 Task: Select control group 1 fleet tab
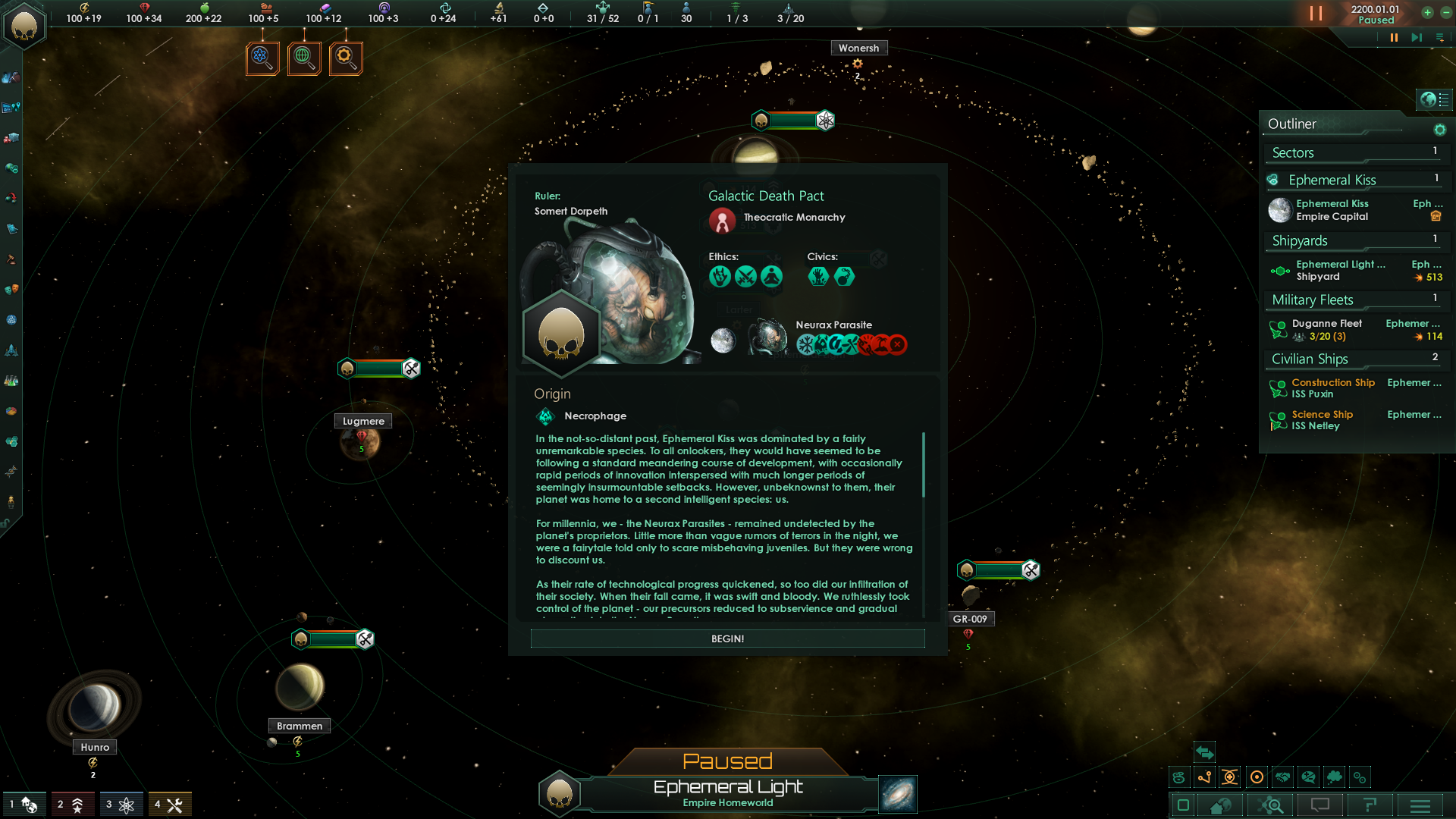(x=25, y=803)
